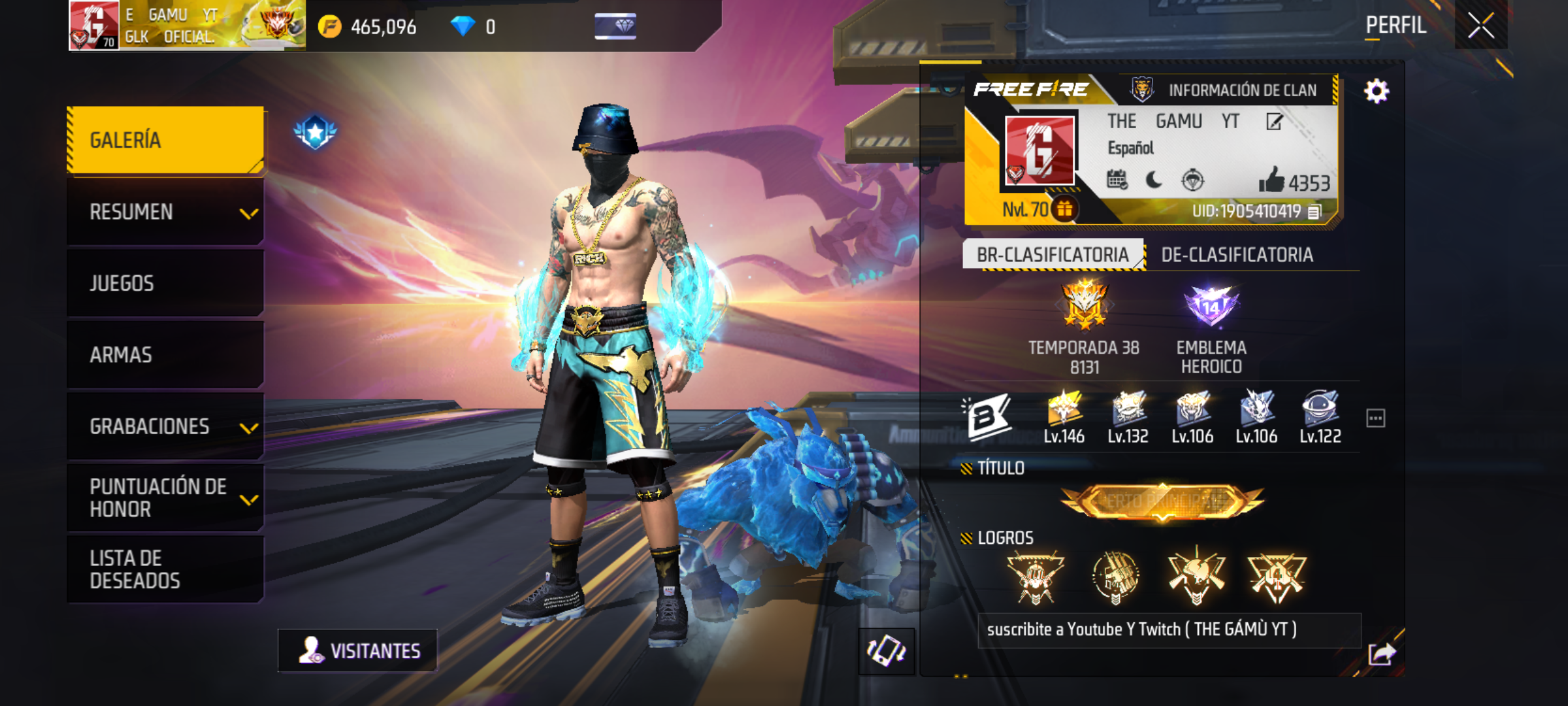Close the profile screen
The height and width of the screenshot is (706, 1568).
pyautogui.click(x=1480, y=26)
